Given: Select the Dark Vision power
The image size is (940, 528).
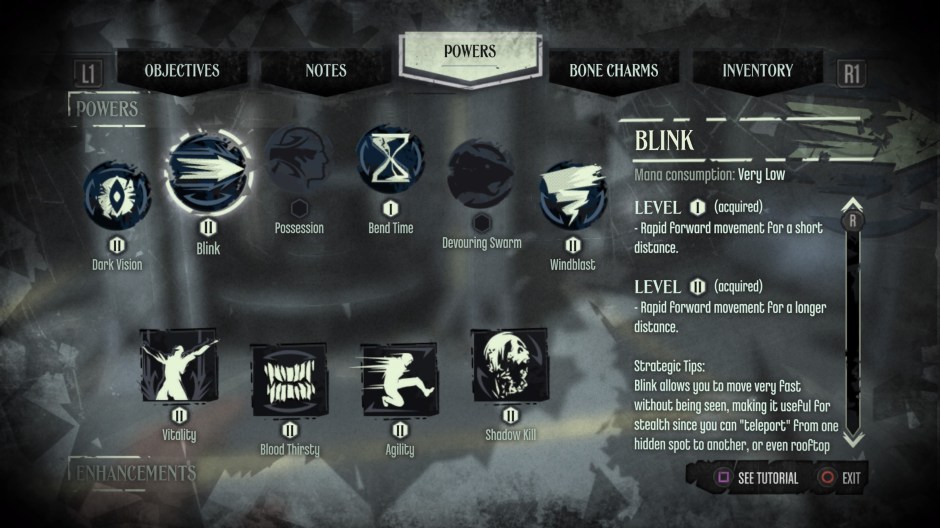Looking at the screenshot, I should tap(118, 196).
